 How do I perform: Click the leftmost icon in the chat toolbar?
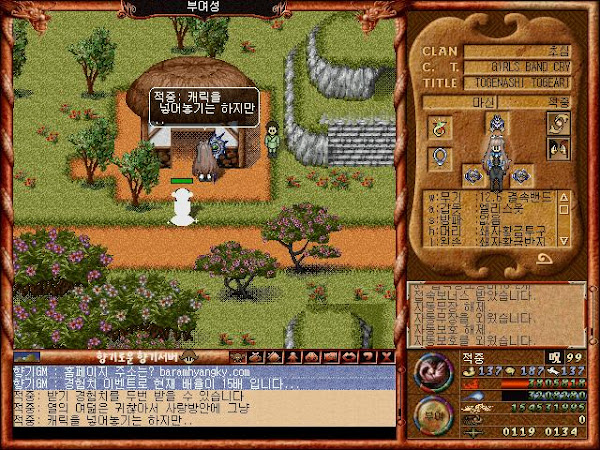[x=238, y=356]
